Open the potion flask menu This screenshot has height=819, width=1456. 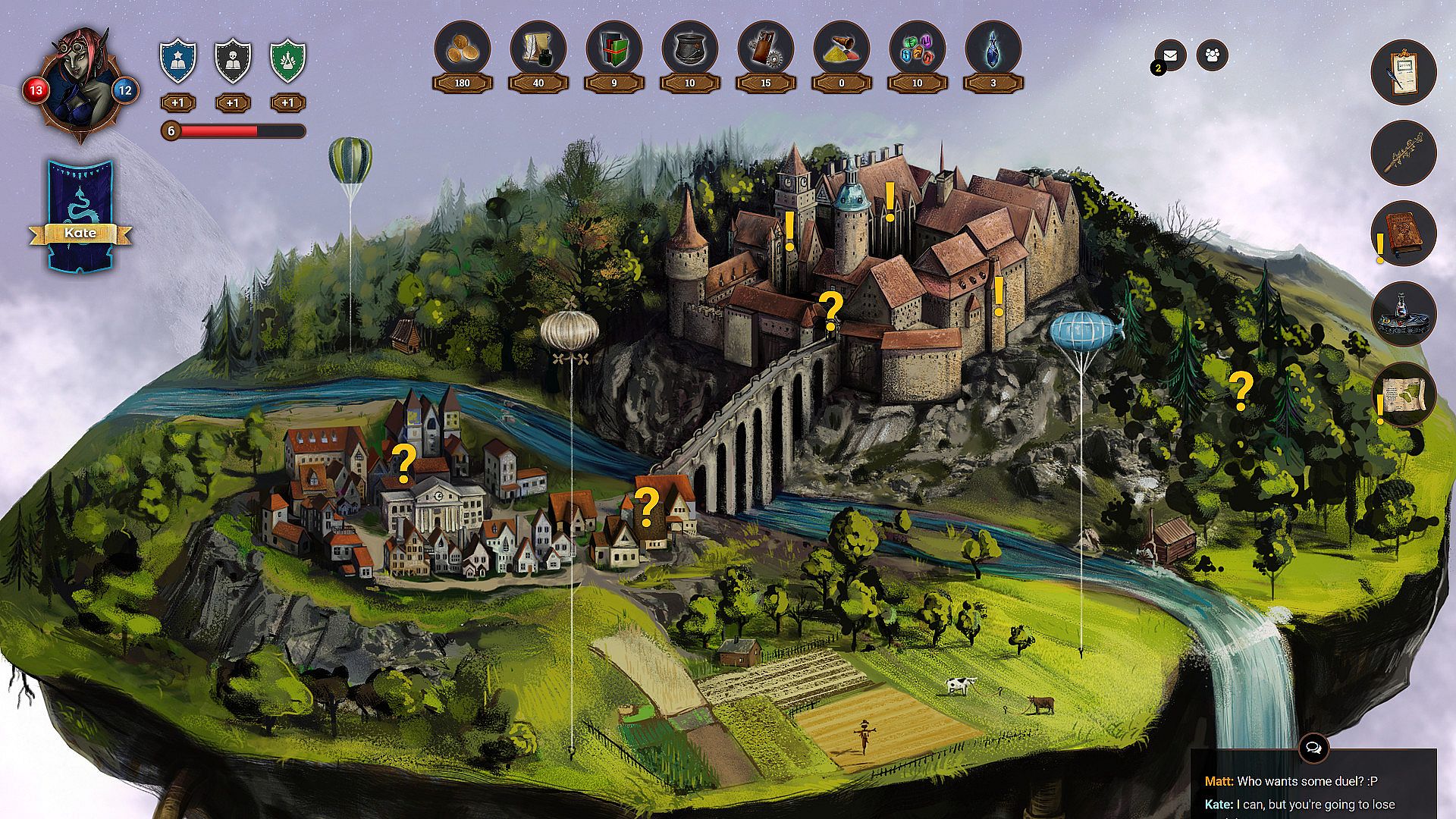pos(1403,313)
